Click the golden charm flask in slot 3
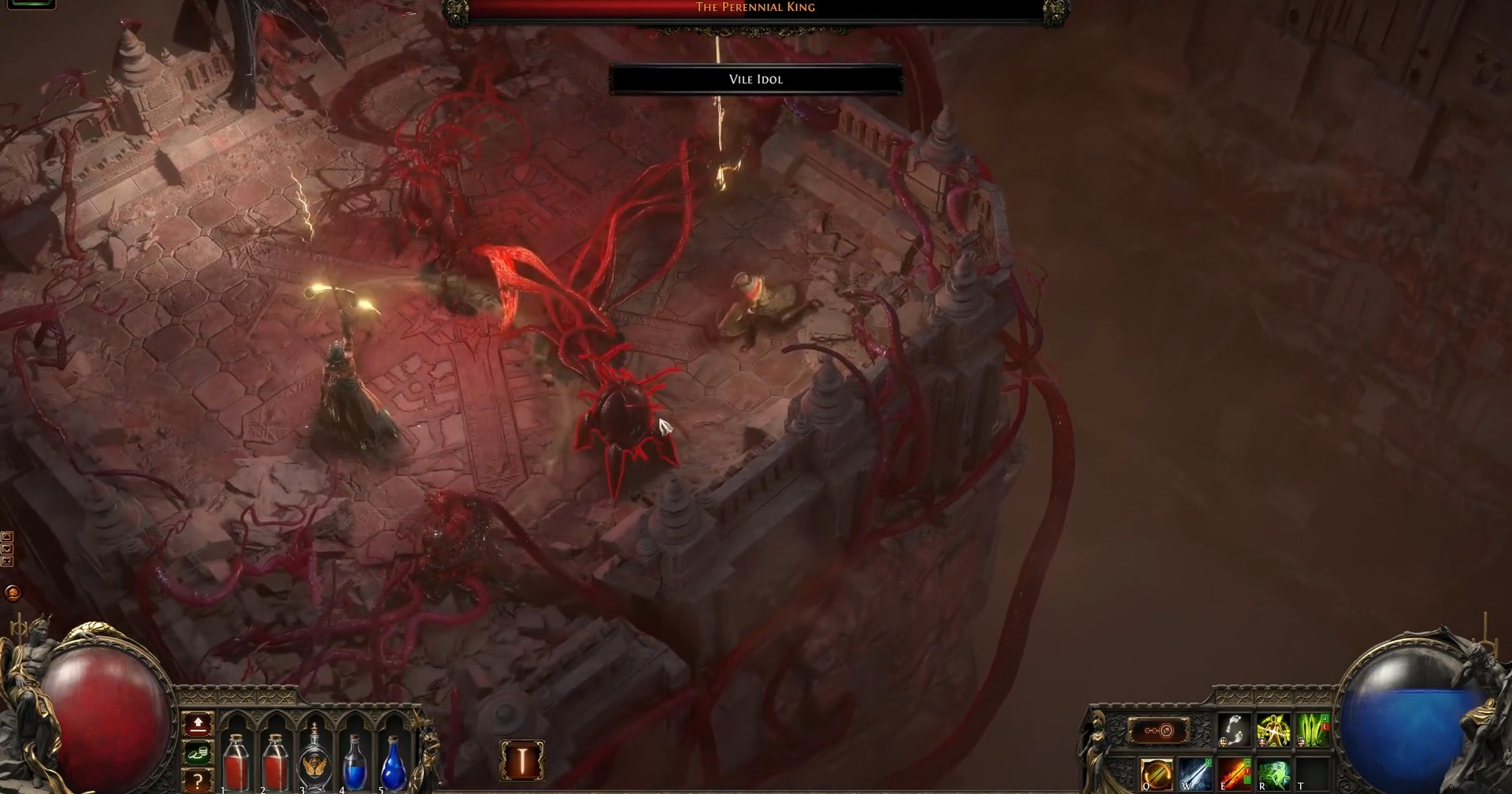The width and height of the screenshot is (1512, 794). [314, 762]
